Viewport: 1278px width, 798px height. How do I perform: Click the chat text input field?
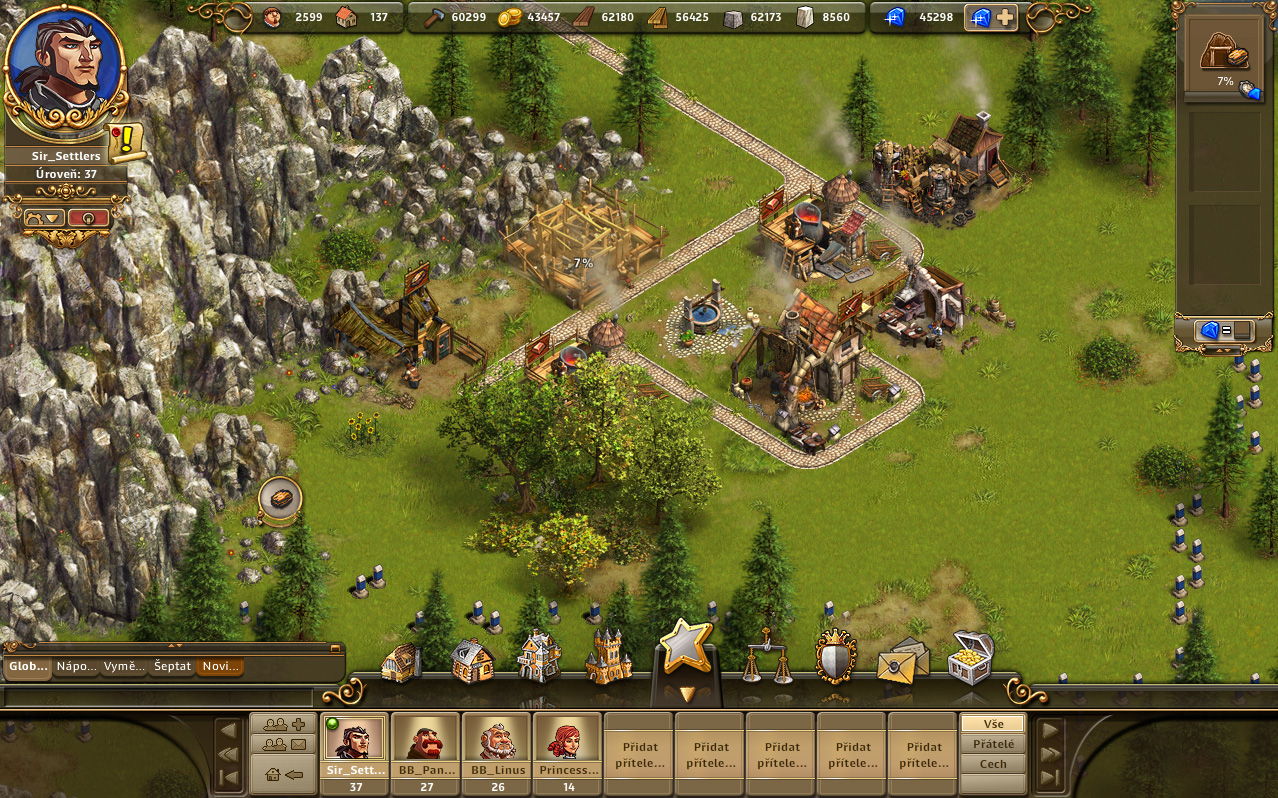coord(160,696)
